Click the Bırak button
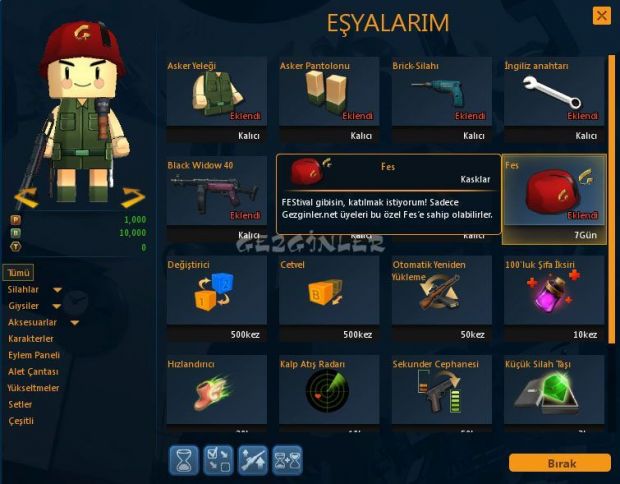Screen dimensions: 620x484 [x=559, y=463]
